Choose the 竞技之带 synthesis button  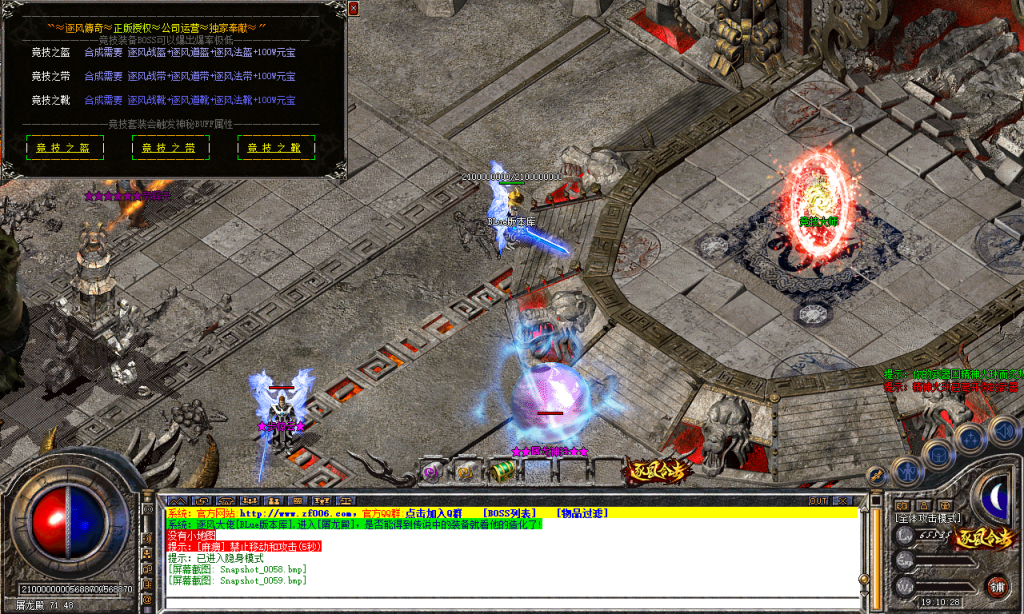[161, 148]
